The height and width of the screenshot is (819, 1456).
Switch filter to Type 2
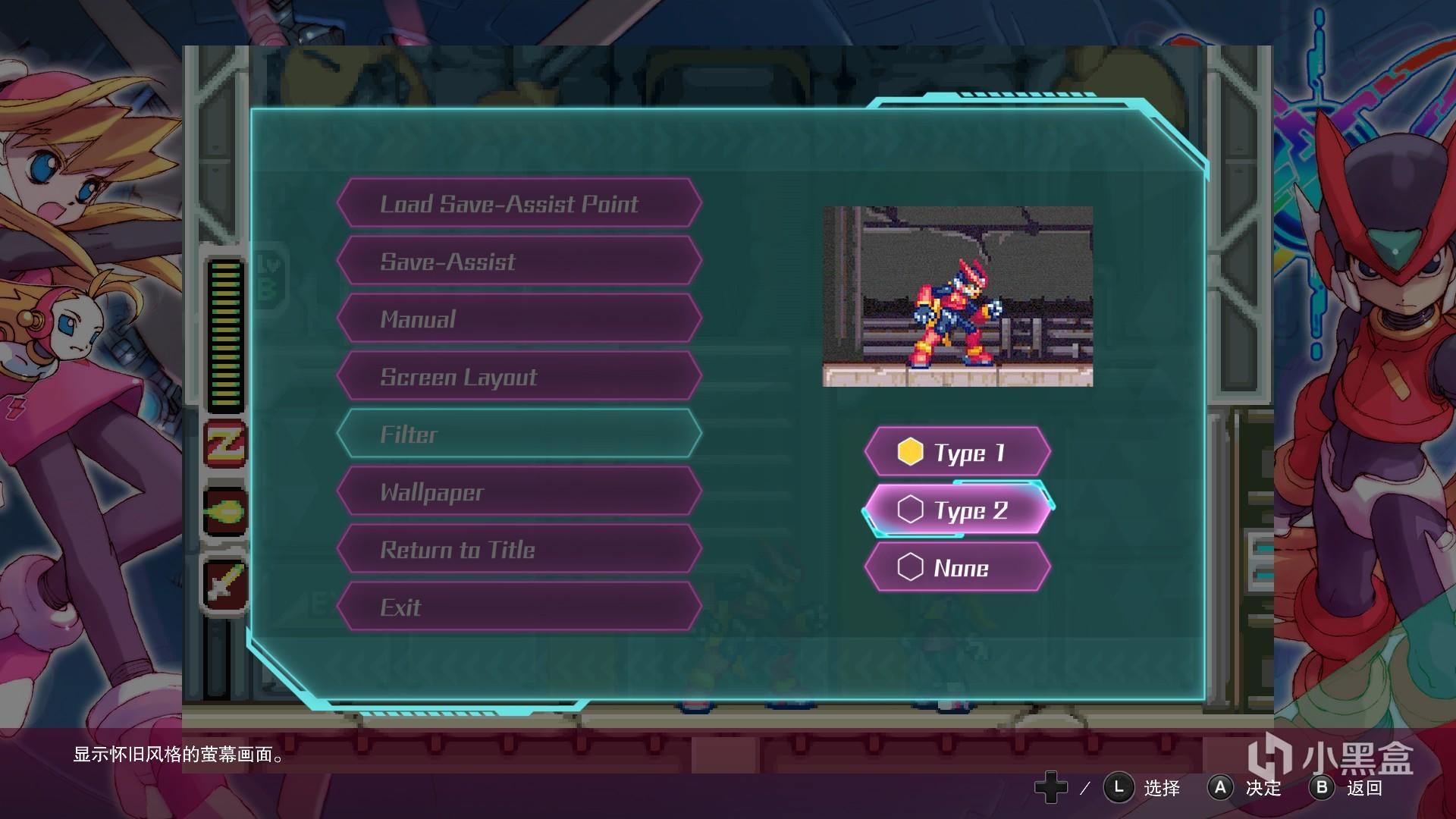(x=957, y=510)
